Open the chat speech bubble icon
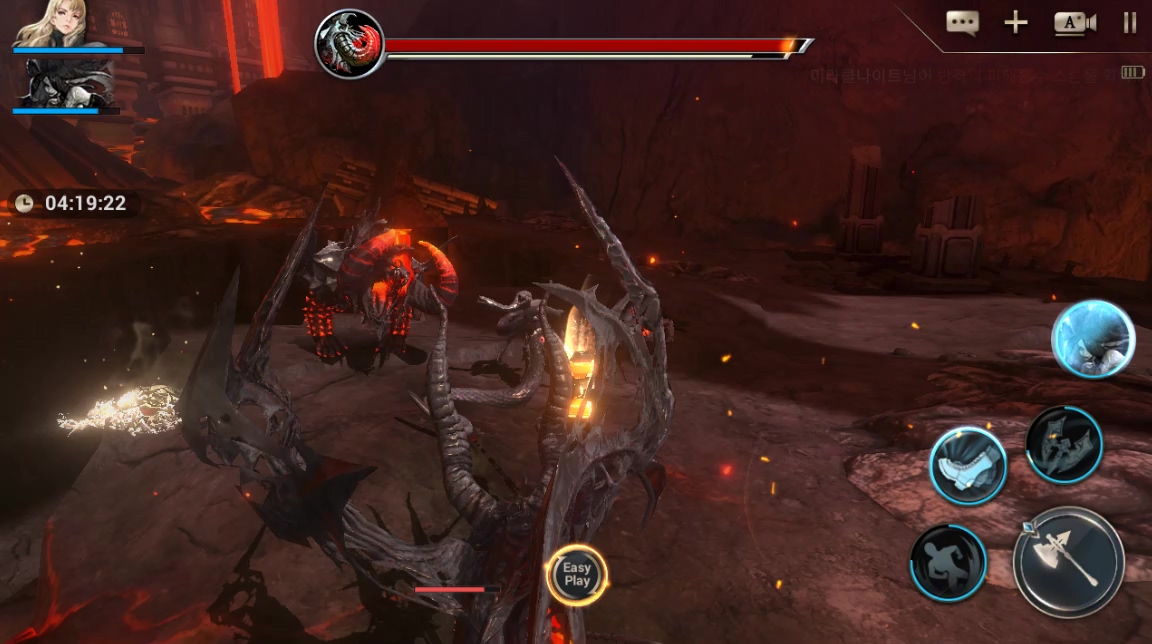1152x644 pixels. click(x=962, y=23)
